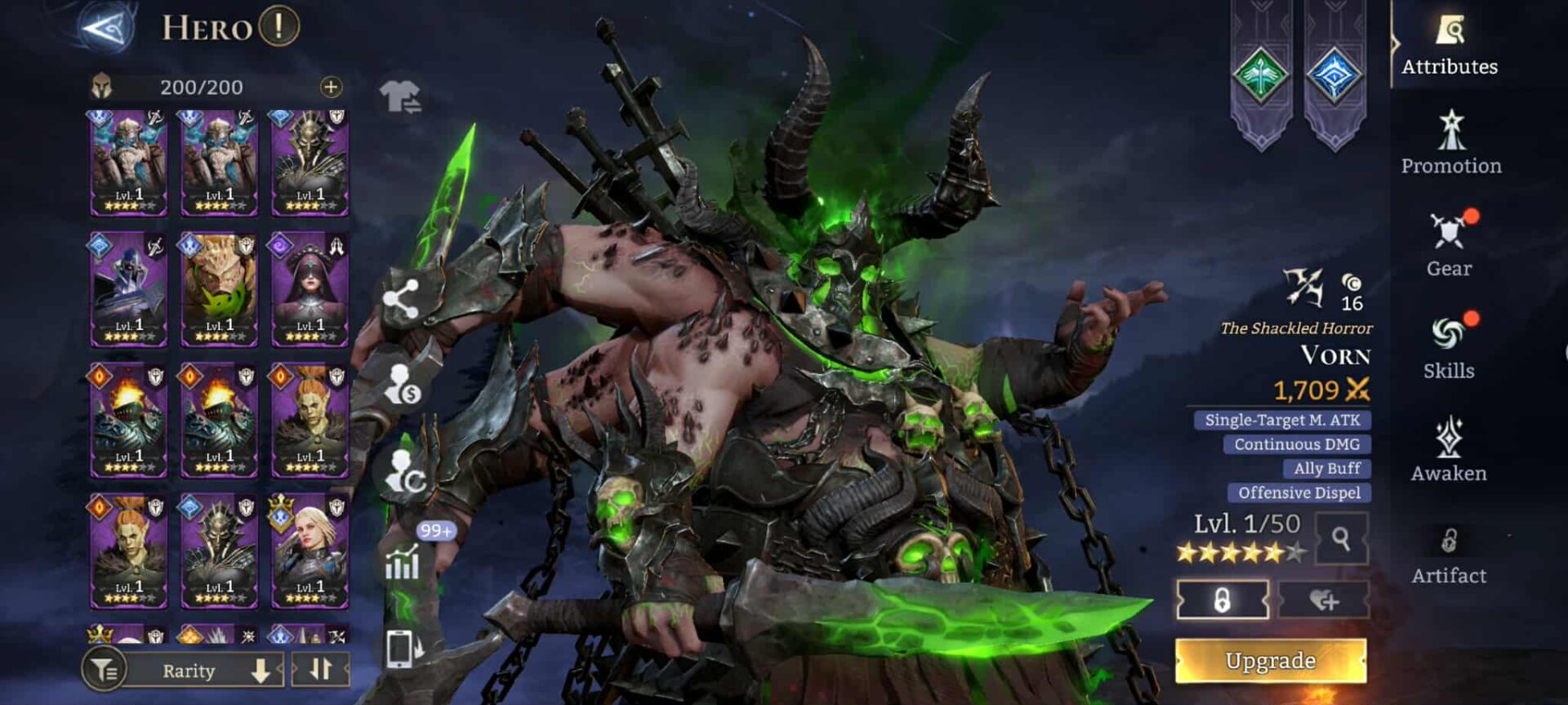Expand hero capacity with plus button
Screen dimensions: 1568x705
331,87
